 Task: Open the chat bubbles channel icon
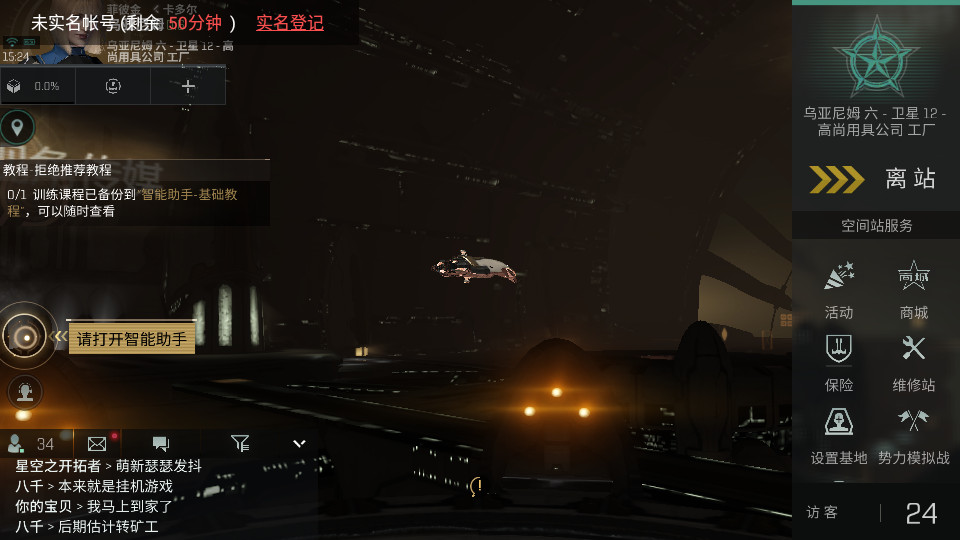point(160,443)
